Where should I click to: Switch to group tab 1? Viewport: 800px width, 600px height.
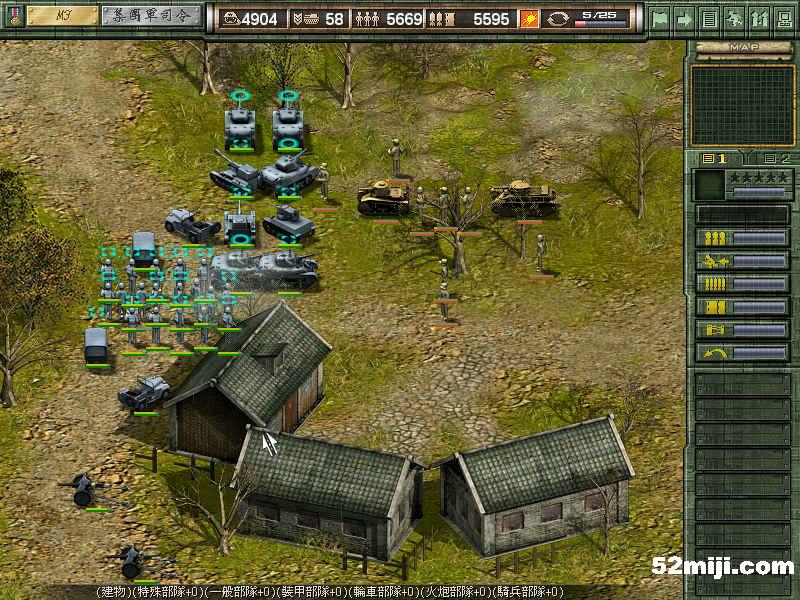(715, 158)
